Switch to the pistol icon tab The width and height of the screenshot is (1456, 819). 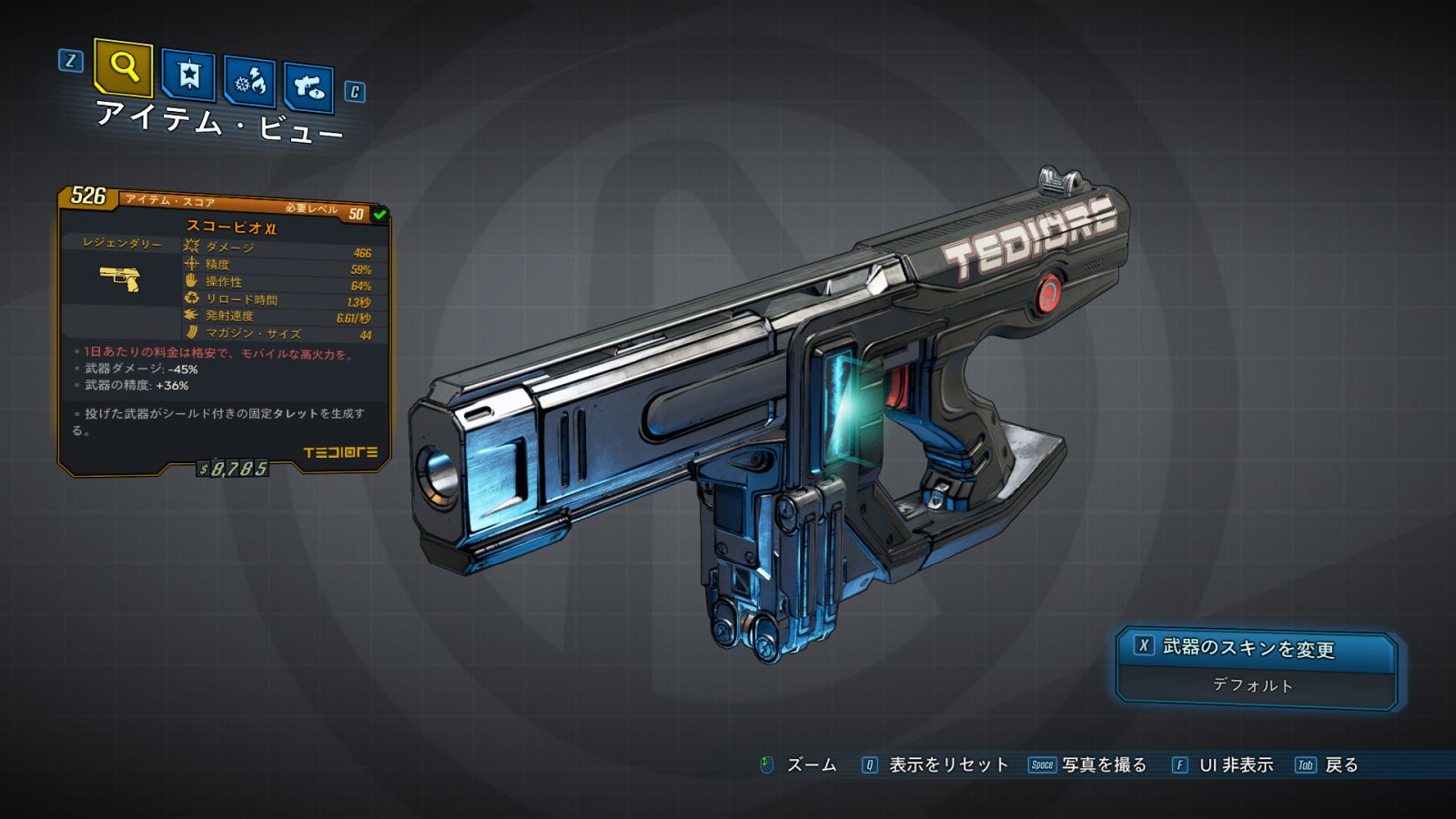308,87
